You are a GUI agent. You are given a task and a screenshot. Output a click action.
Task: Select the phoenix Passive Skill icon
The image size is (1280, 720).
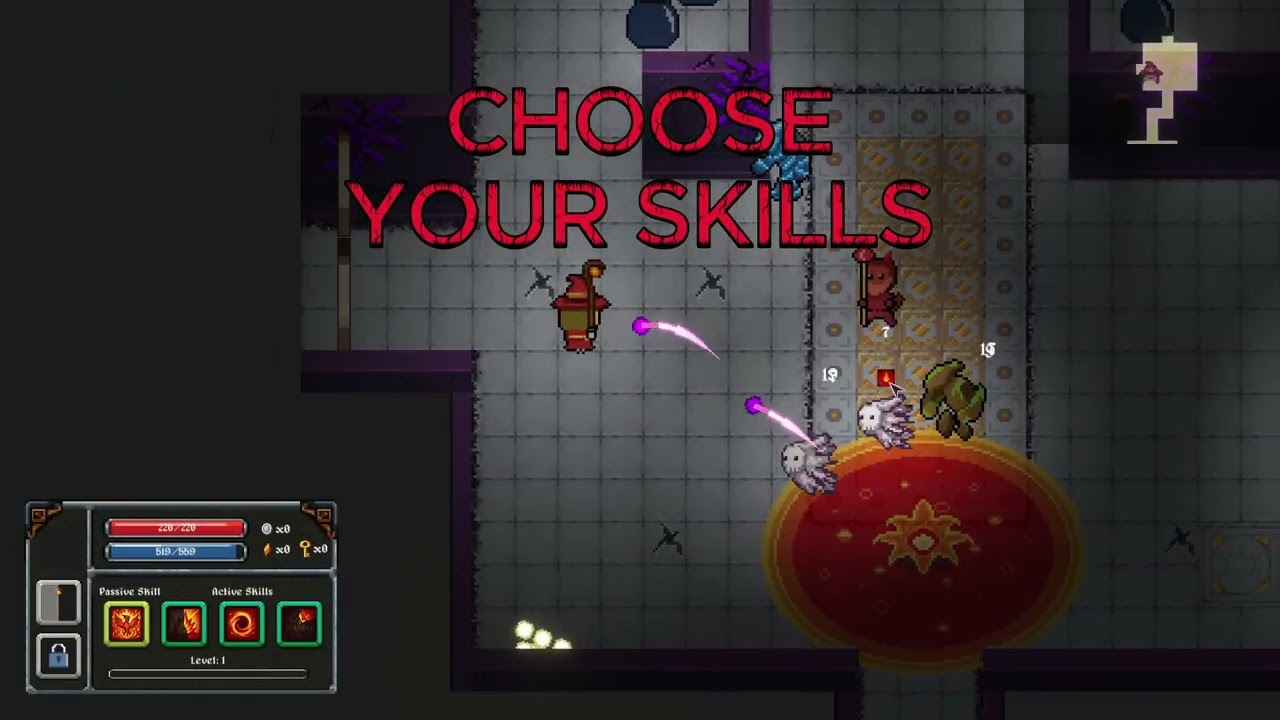(x=127, y=624)
